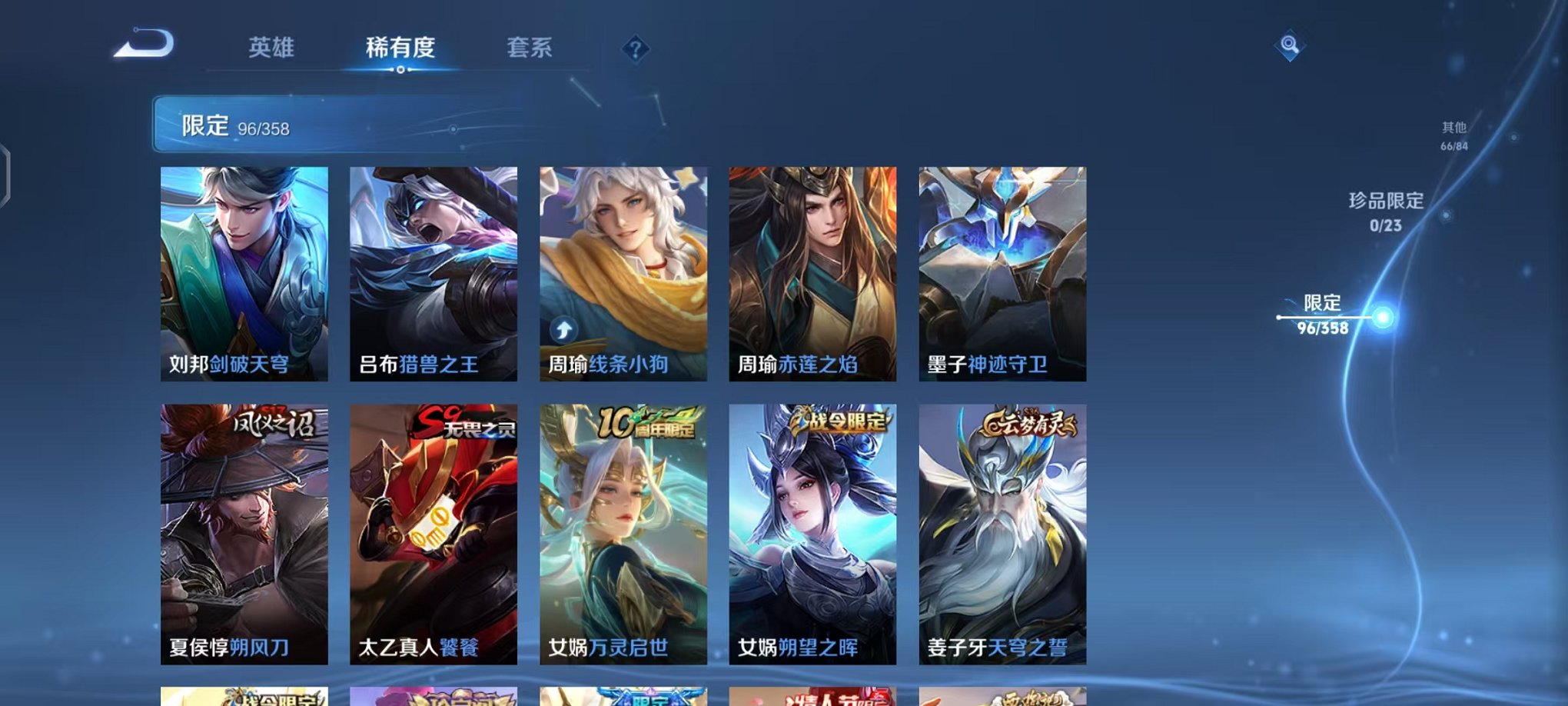Screen dimensions: 1568x706
Task: Switch to the 英雄 tab
Action: coord(272,48)
